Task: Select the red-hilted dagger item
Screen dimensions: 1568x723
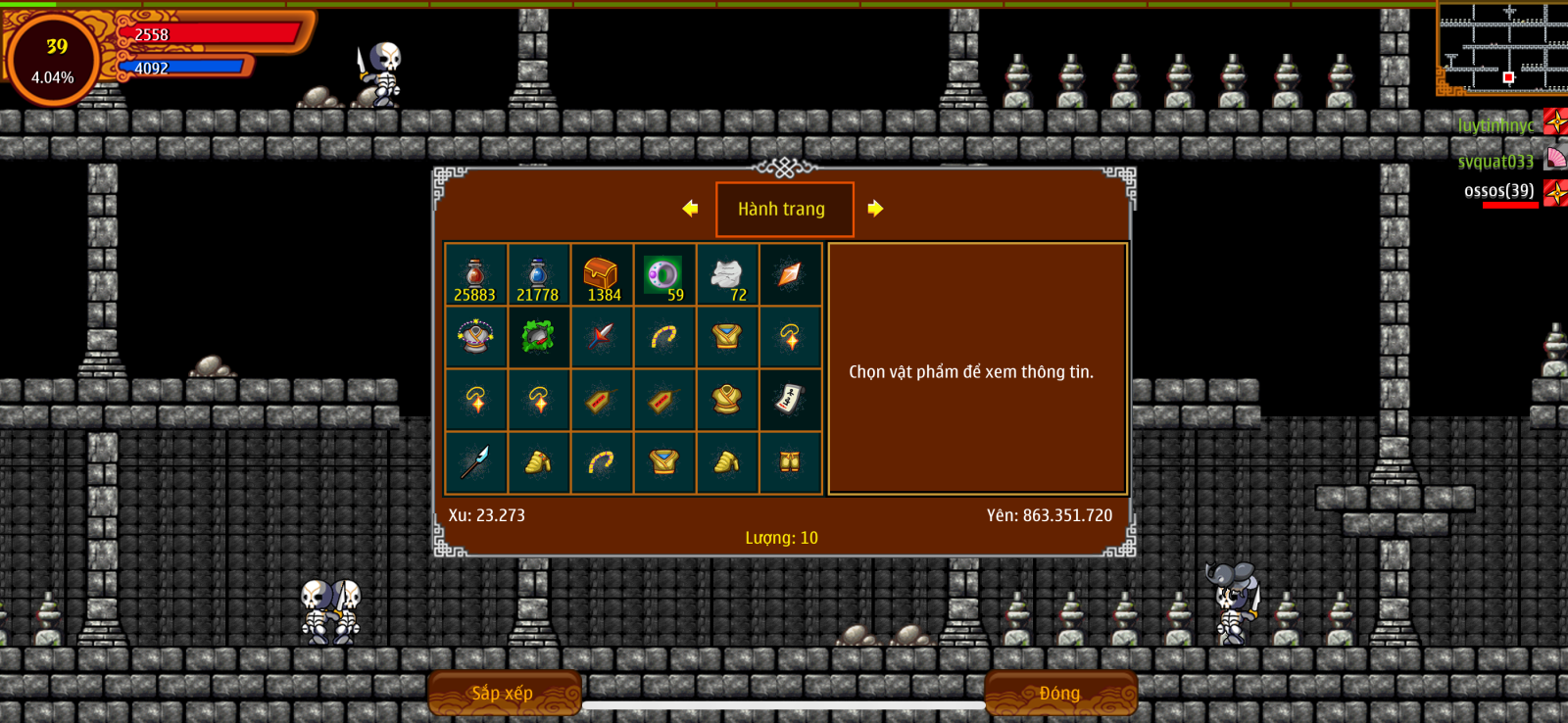Action: click(602, 338)
